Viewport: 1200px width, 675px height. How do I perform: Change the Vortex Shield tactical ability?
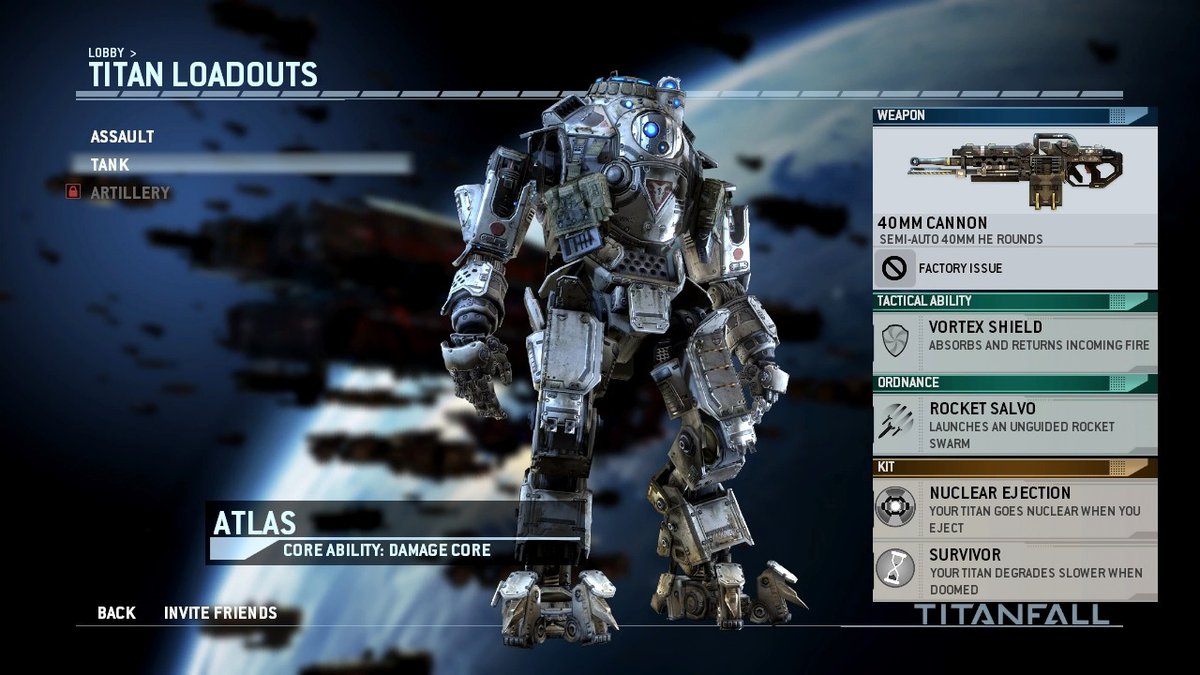(1014, 336)
